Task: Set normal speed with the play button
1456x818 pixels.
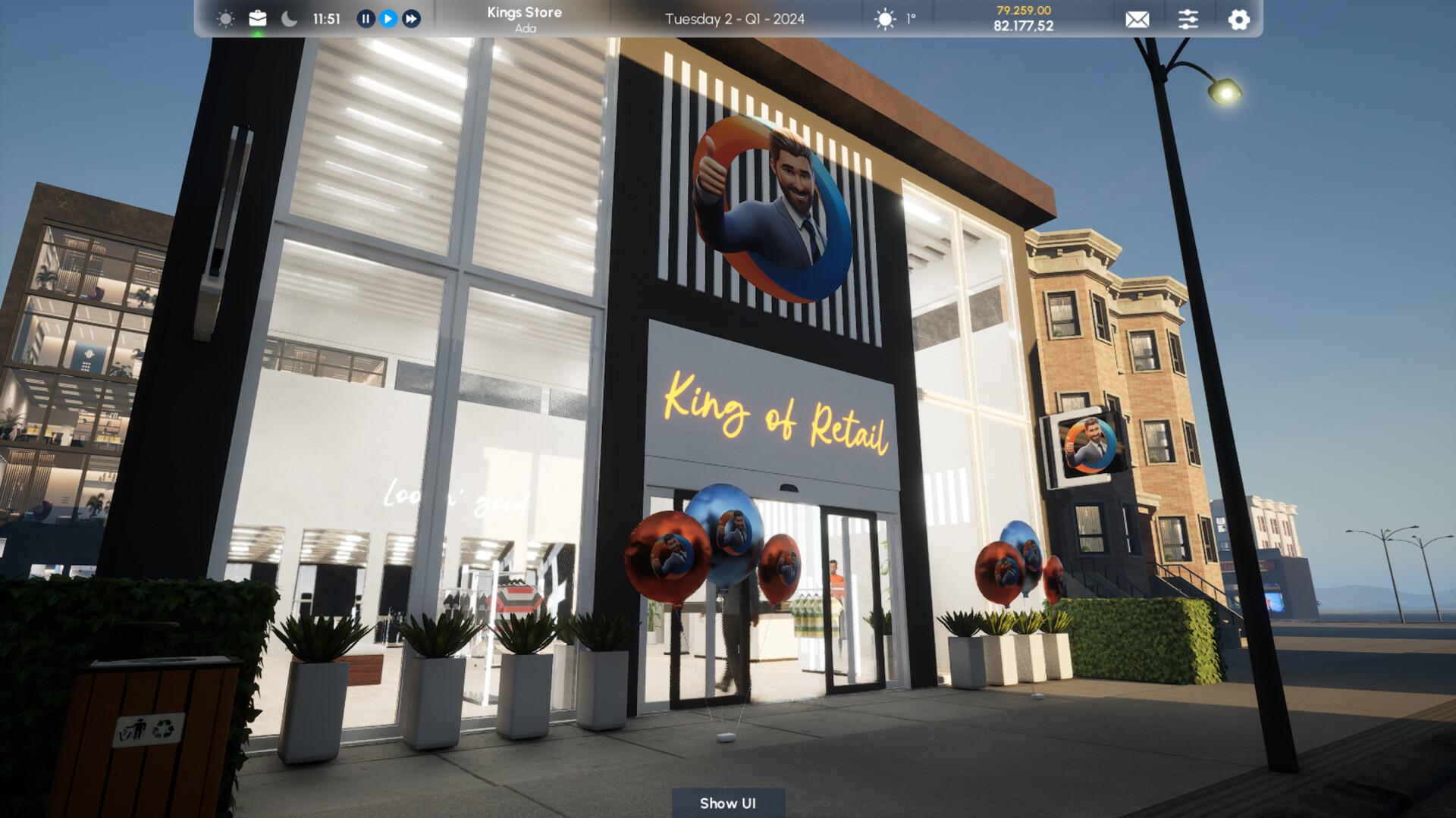Action: tap(387, 19)
